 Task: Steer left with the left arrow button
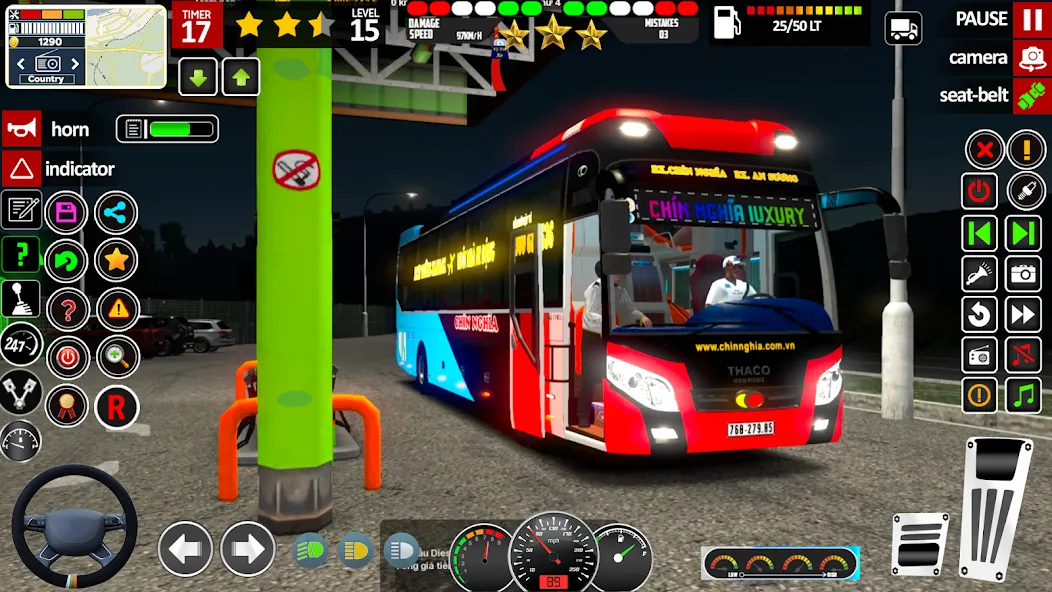pos(186,548)
